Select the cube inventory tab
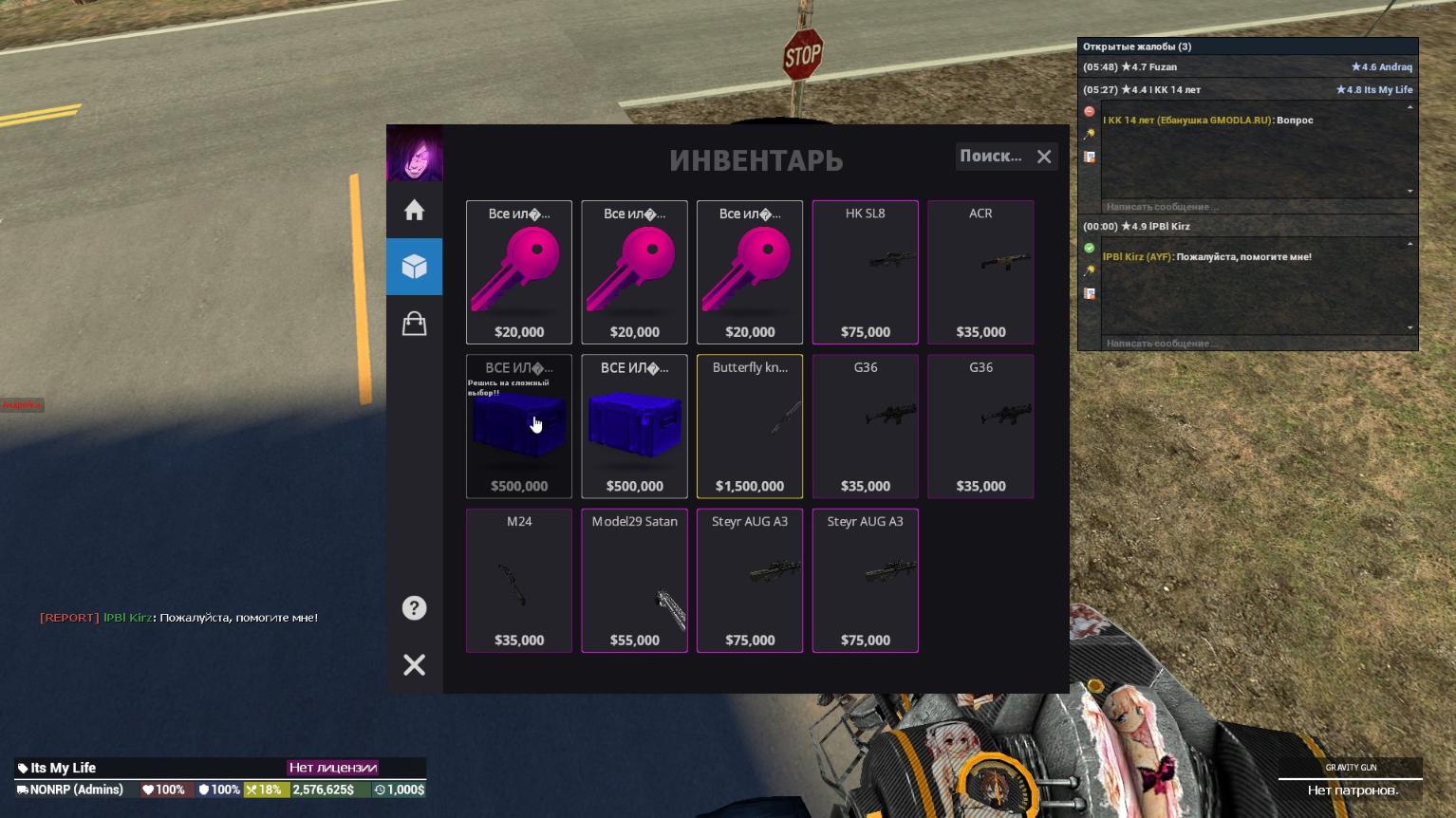Viewport: 1456px width, 818px height. [x=414, y=267]
